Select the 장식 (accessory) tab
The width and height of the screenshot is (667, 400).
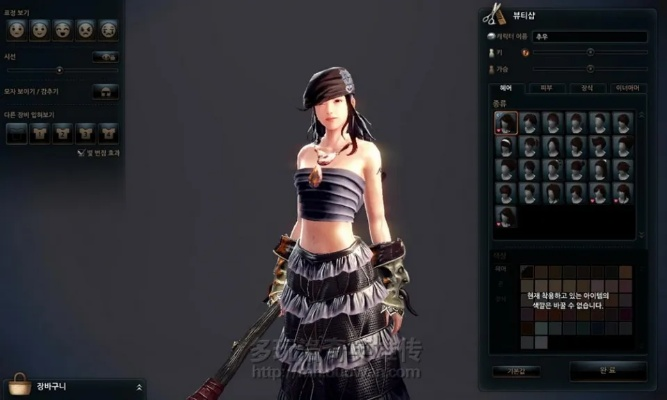click(x=587, y=89)
